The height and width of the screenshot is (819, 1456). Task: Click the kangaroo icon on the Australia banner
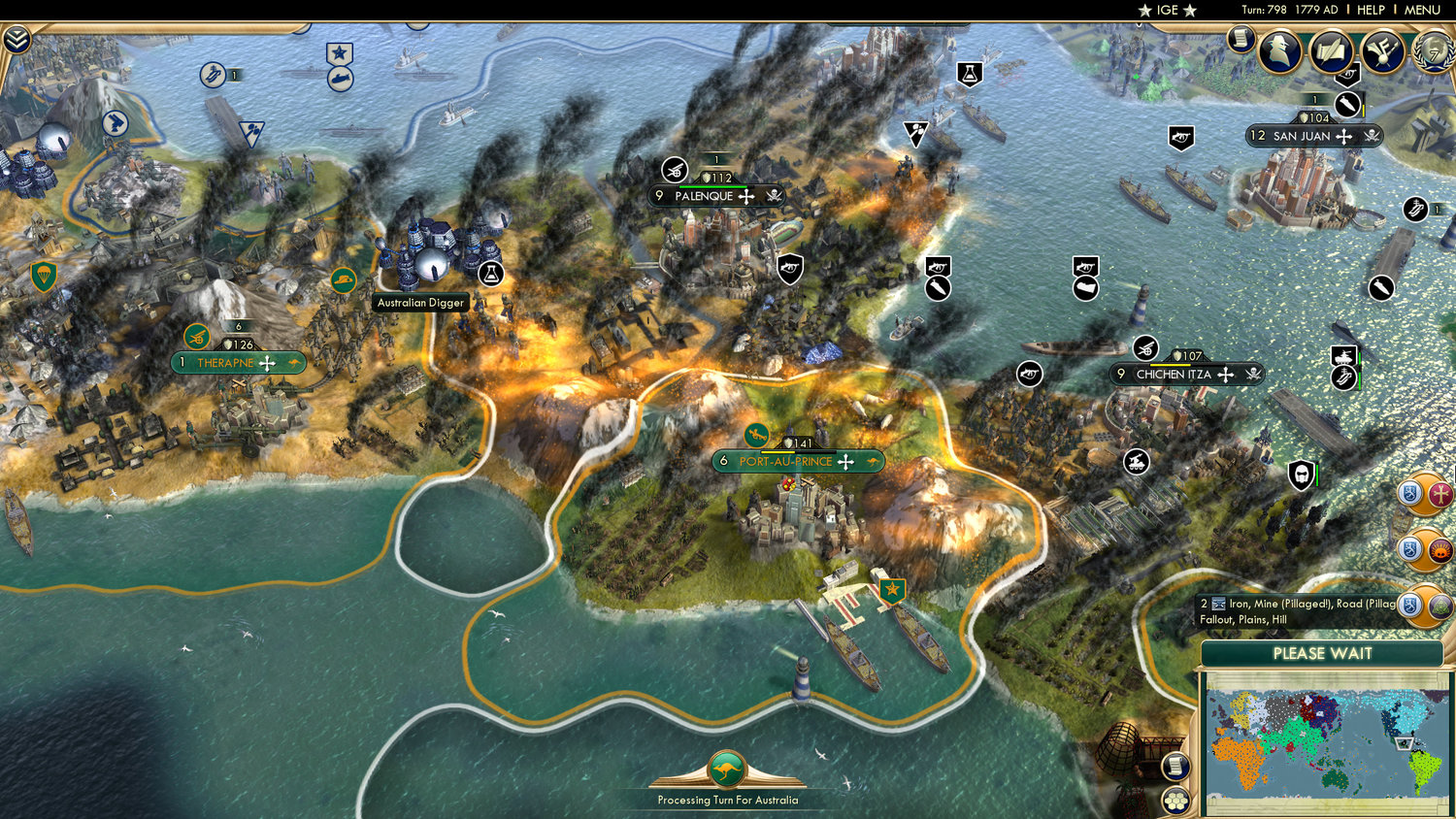(726, 769)
